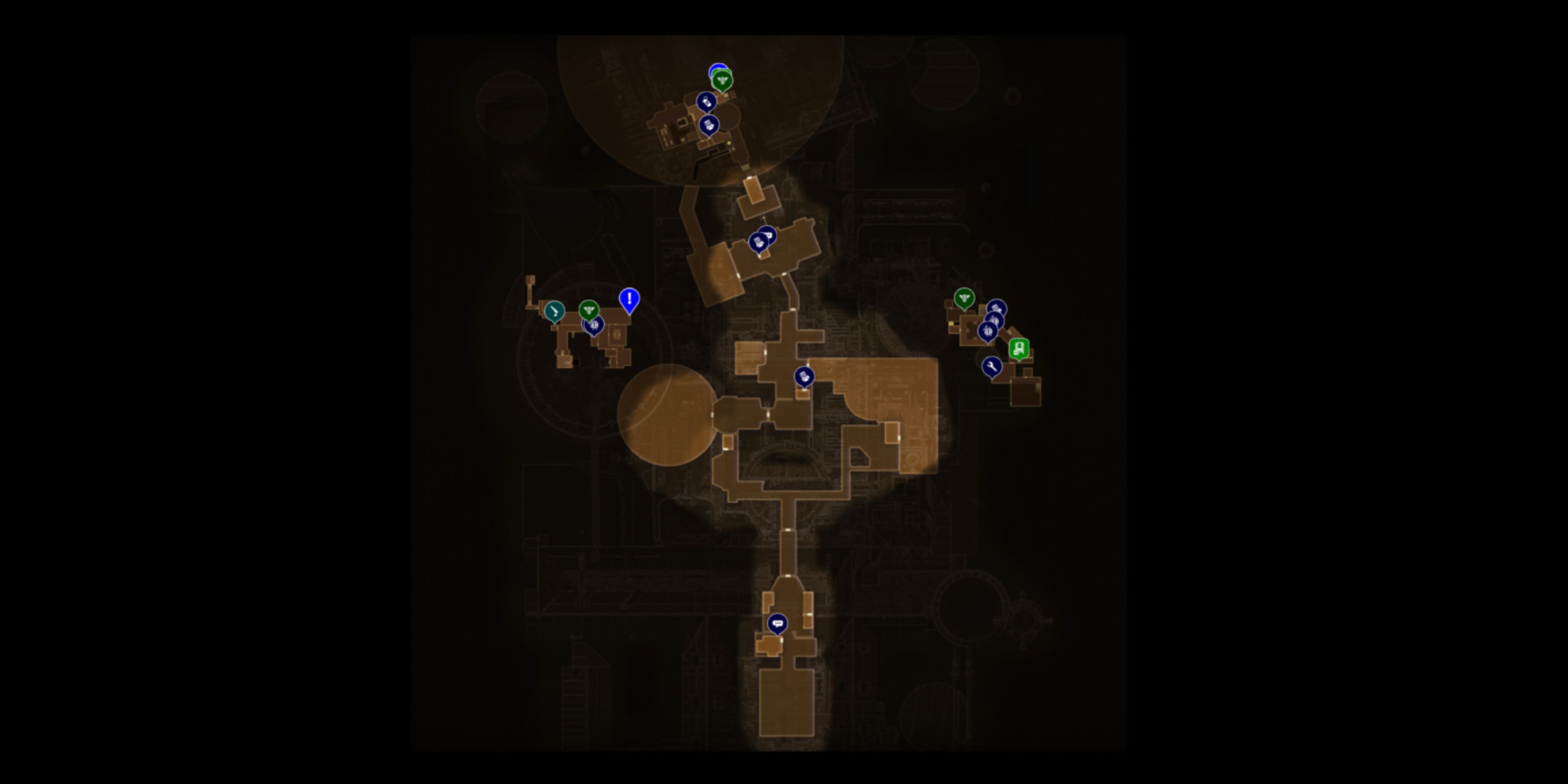Select the speech bubble dialog marker near the bottom
Screen dimensions: 1568x784
click(x=777, y=624)
